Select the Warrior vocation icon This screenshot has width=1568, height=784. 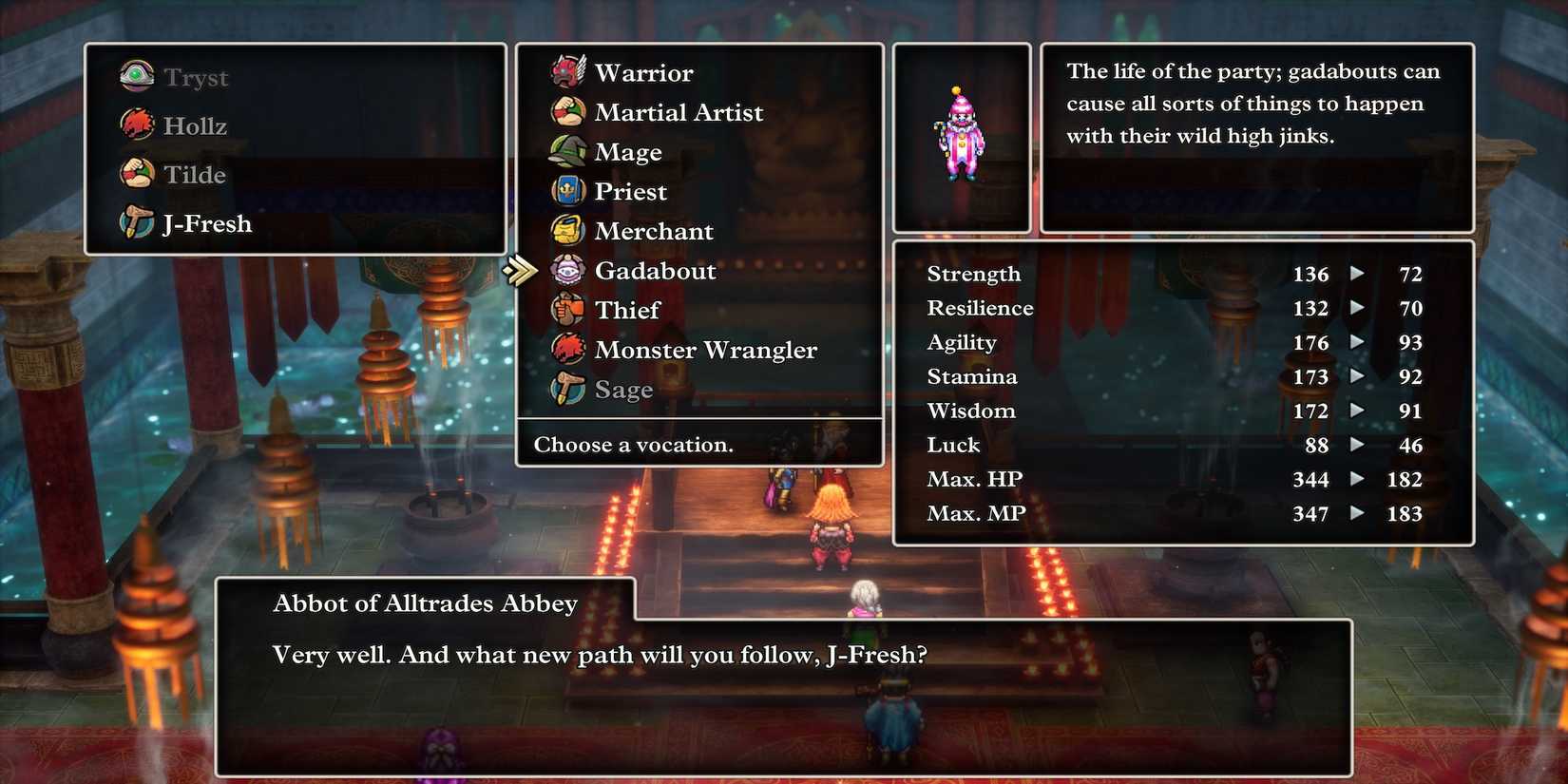(568, 71)
